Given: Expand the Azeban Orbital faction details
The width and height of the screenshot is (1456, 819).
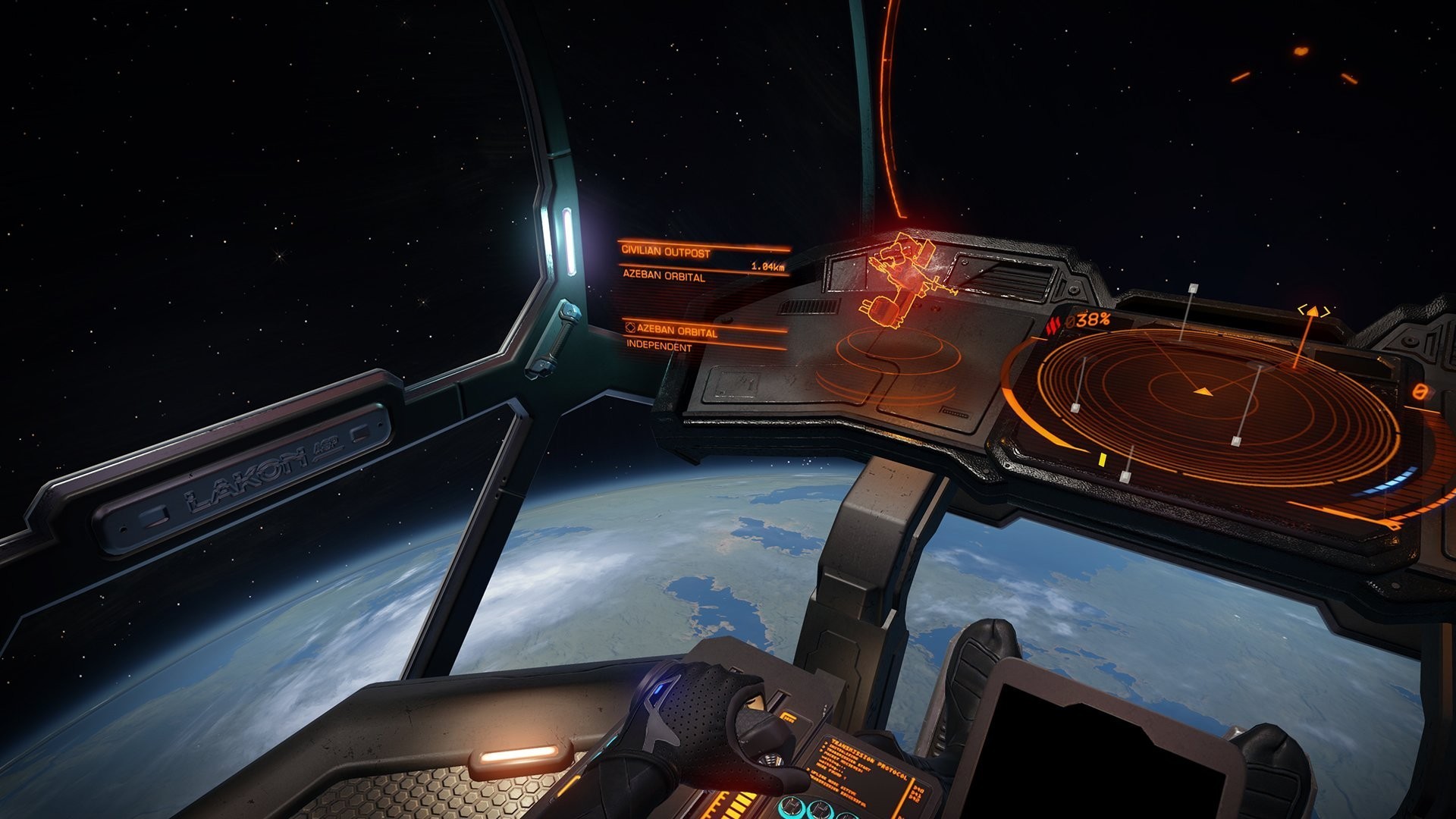Looking at the screenshot, I should (x=679, y=331).
